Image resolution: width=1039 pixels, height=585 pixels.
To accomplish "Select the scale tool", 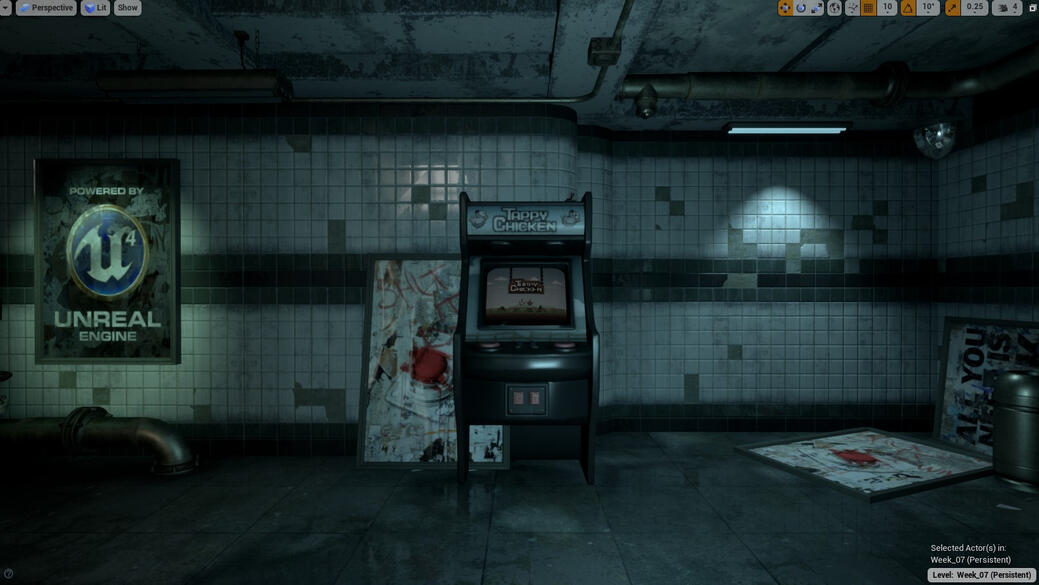I will (817, 8).
